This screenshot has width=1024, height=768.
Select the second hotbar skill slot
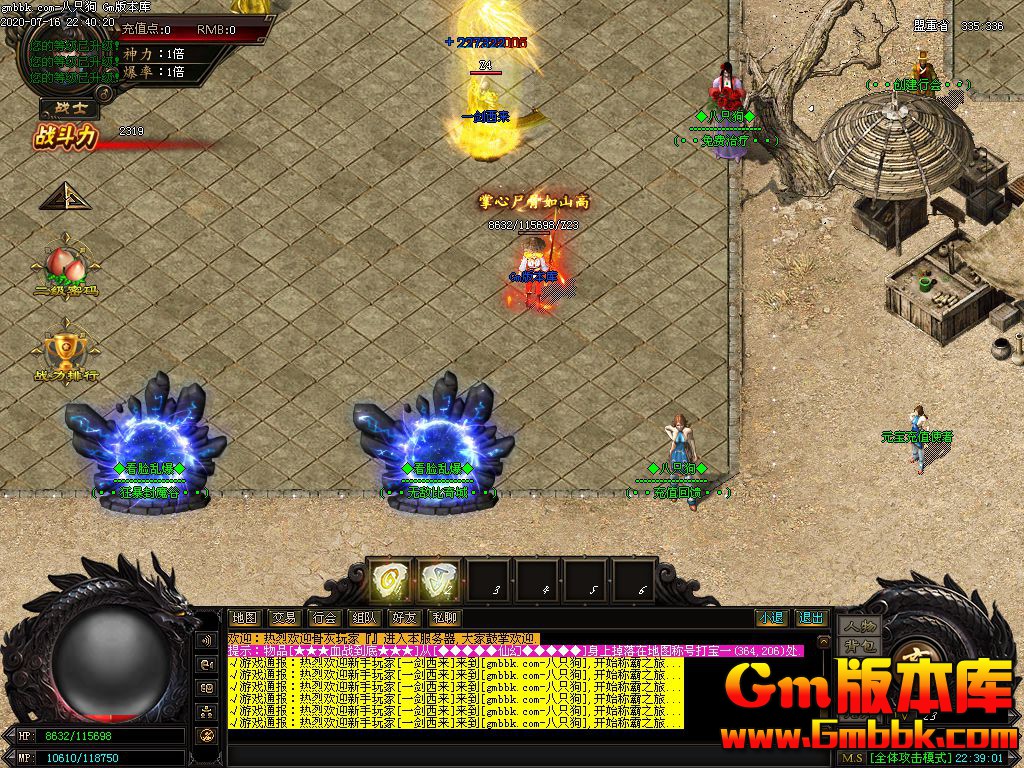click(438, 580)
